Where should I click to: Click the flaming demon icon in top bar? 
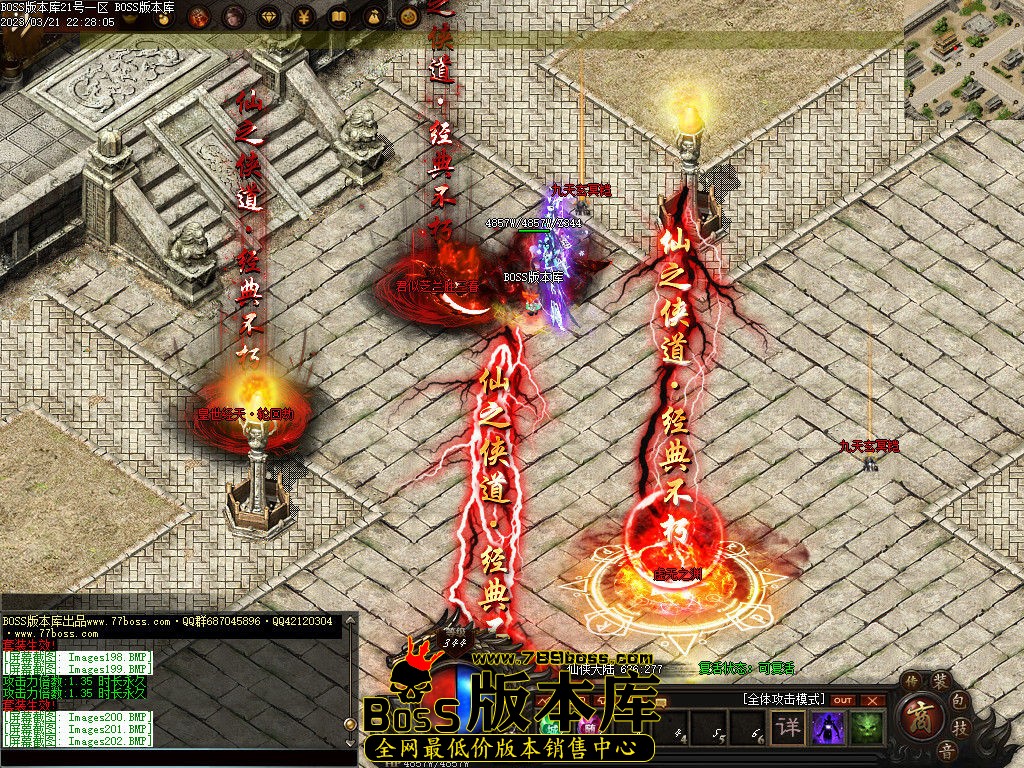199,17
